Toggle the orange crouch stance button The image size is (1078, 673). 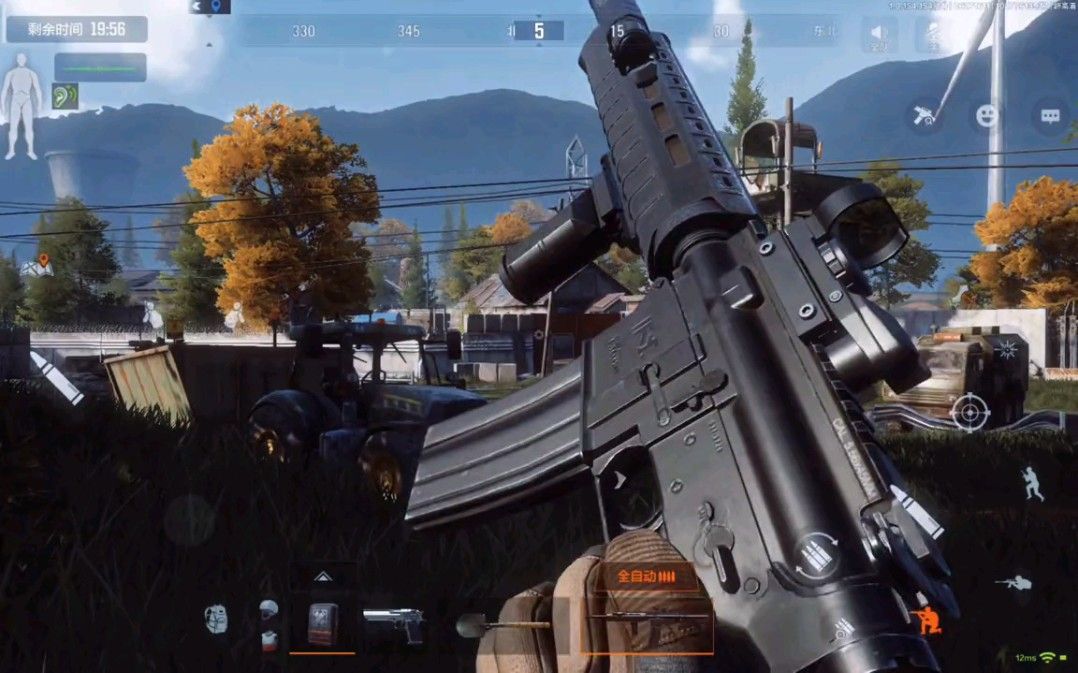click(x=925, y=621)
